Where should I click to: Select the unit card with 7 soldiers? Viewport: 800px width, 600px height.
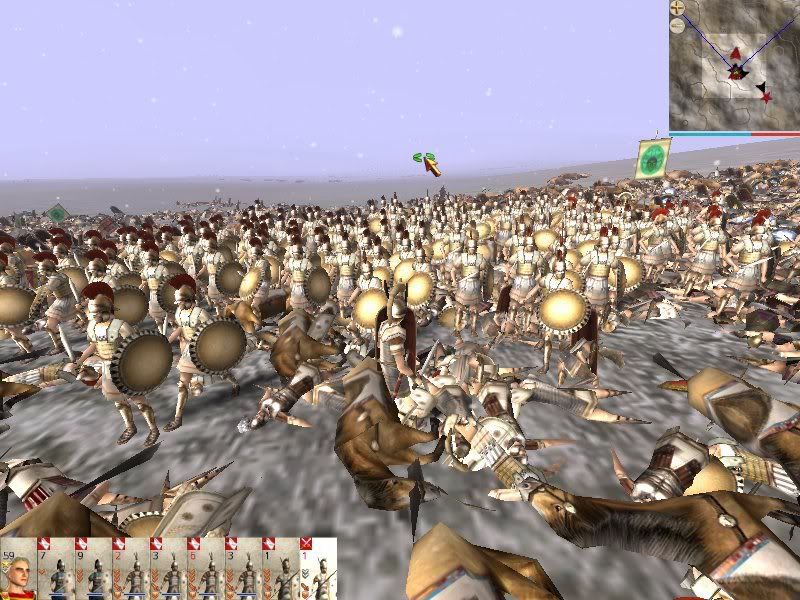[56, 572]
